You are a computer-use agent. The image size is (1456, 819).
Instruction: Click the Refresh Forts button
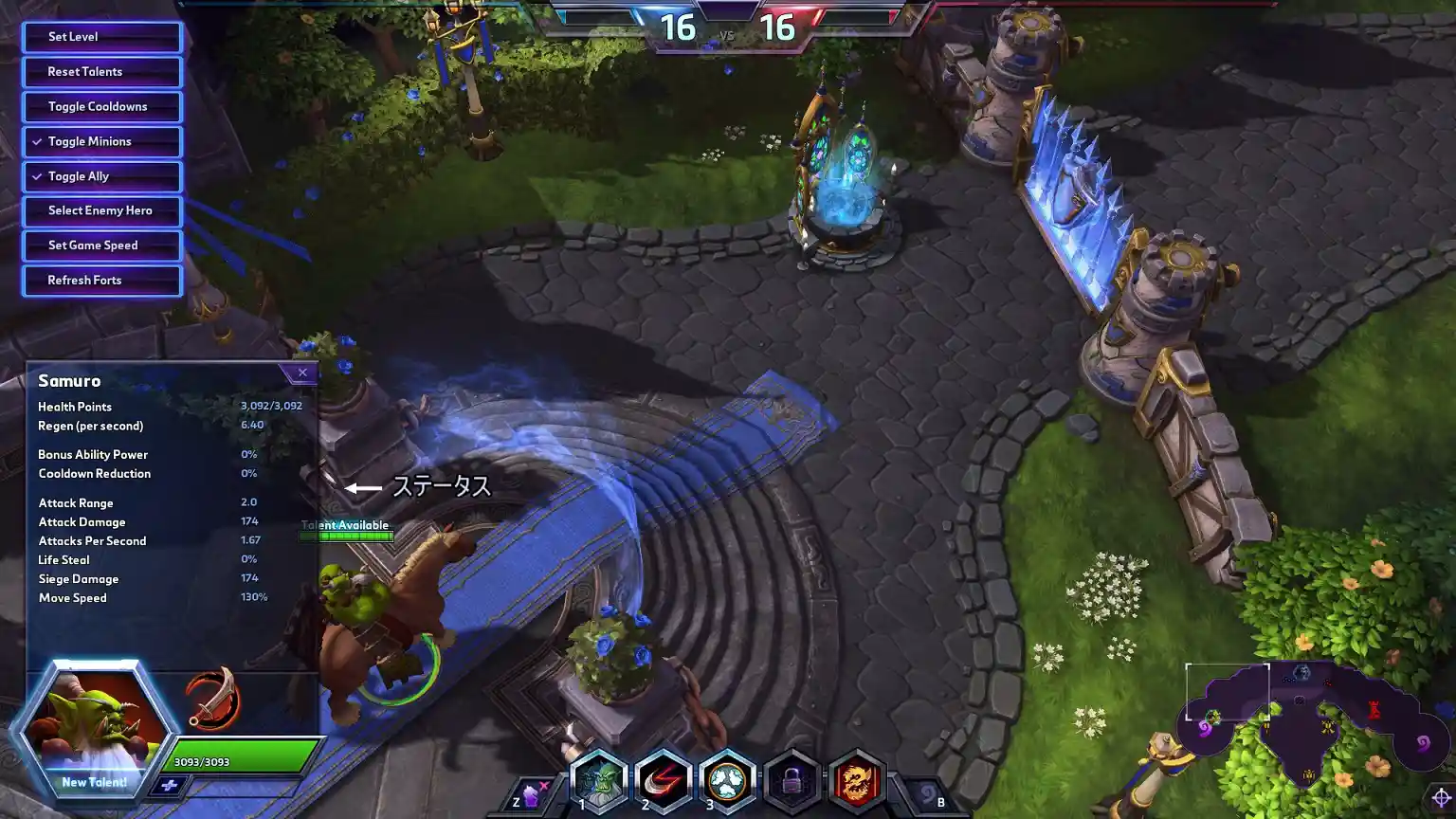tap(102, 281)
